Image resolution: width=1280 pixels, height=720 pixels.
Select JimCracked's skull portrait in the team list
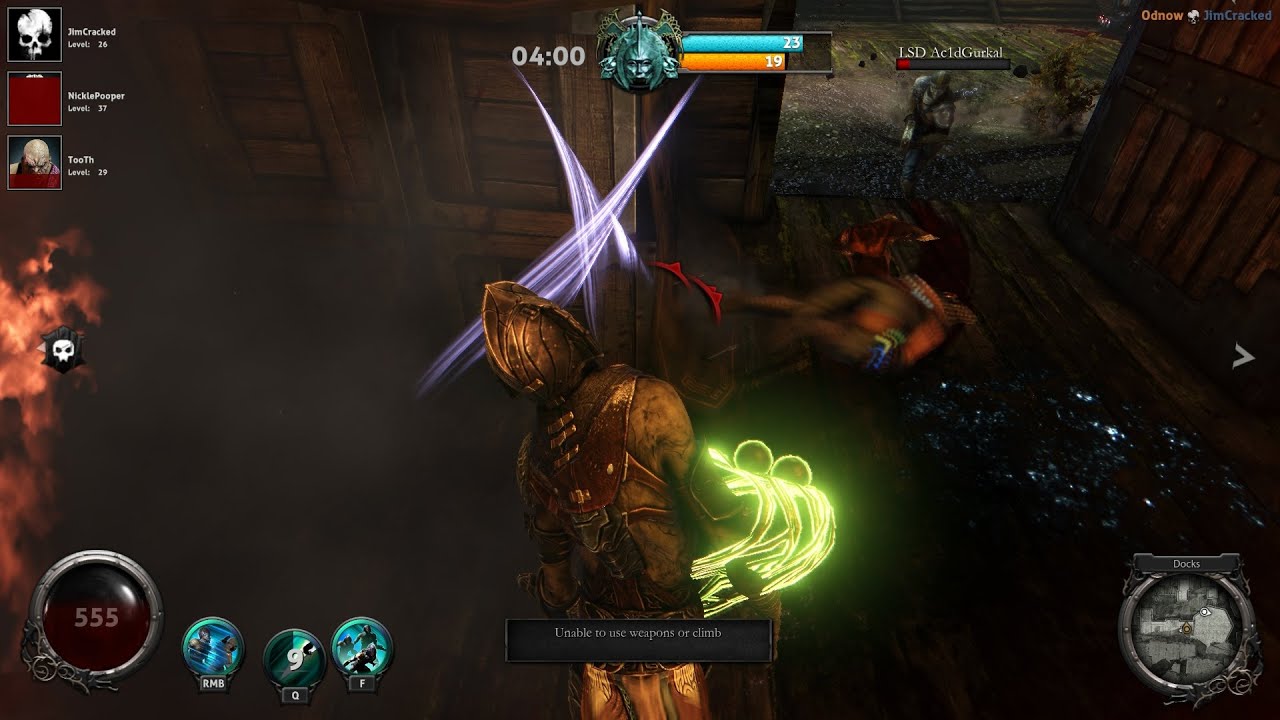(35, 35)
